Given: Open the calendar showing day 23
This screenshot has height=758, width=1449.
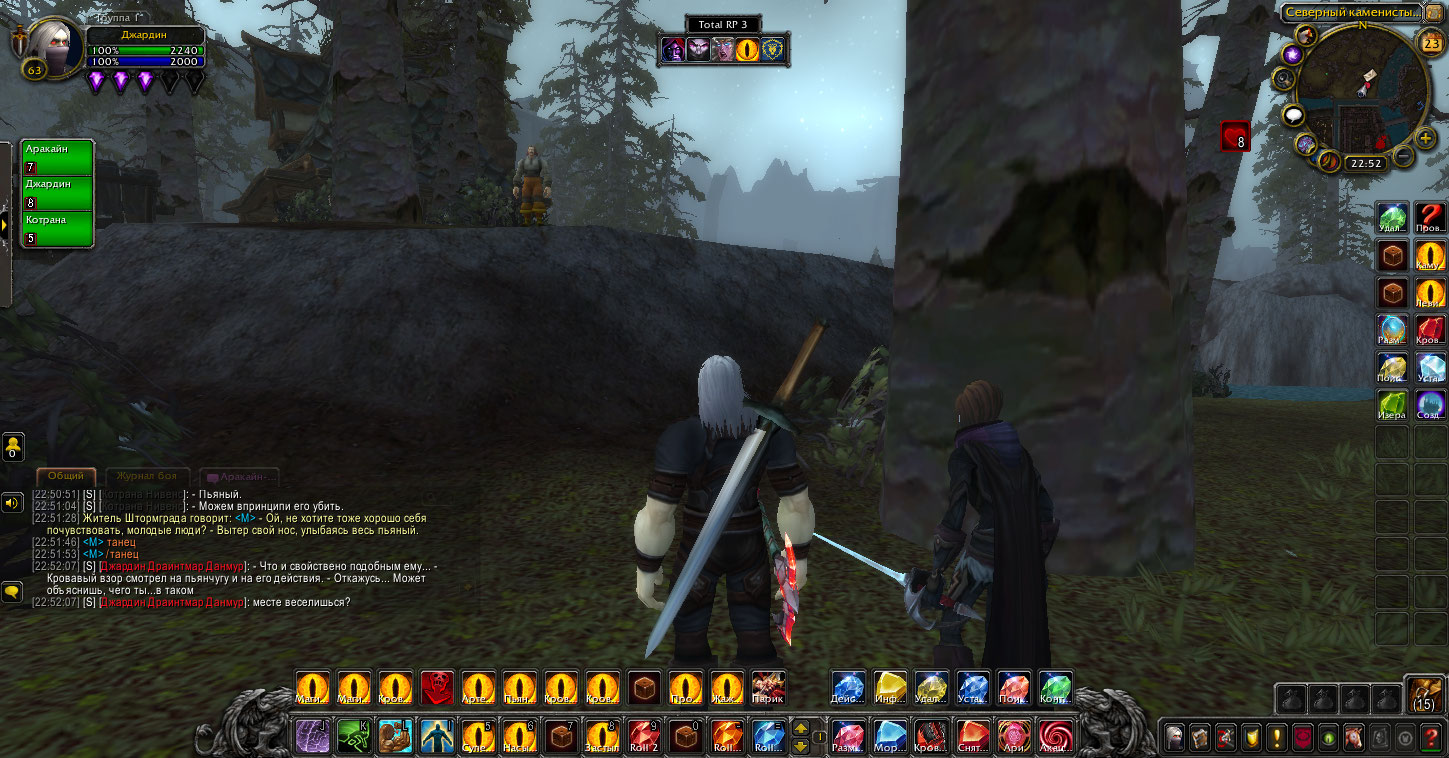Looking at the screenshot, I should 1431,43.
